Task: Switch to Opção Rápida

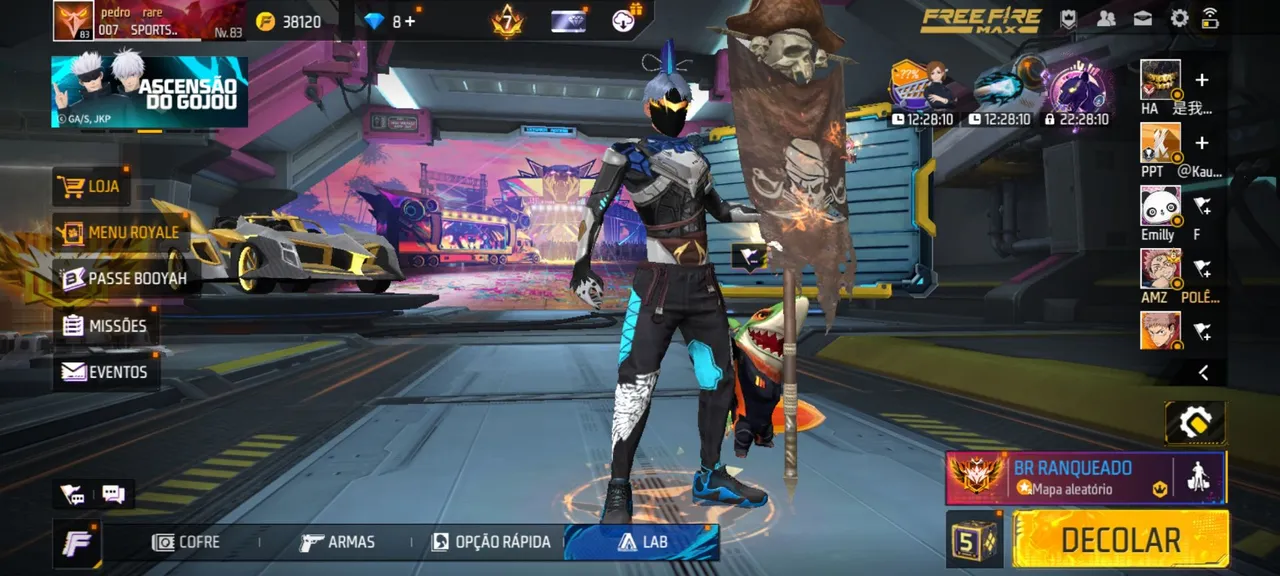Action: coord(491,542)
